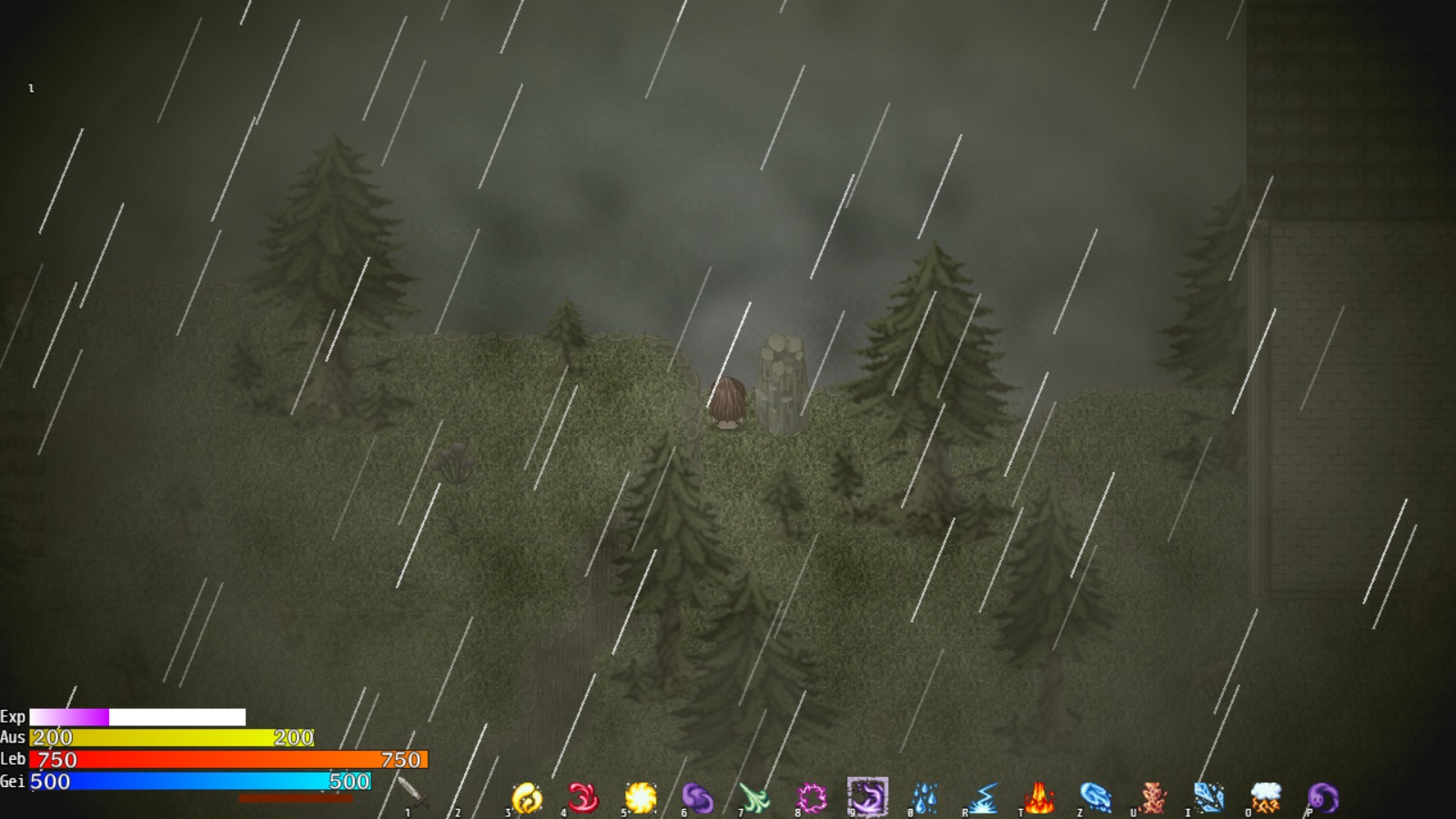
Task: Activate the green wind gust spell
Action: click(754, 798)
